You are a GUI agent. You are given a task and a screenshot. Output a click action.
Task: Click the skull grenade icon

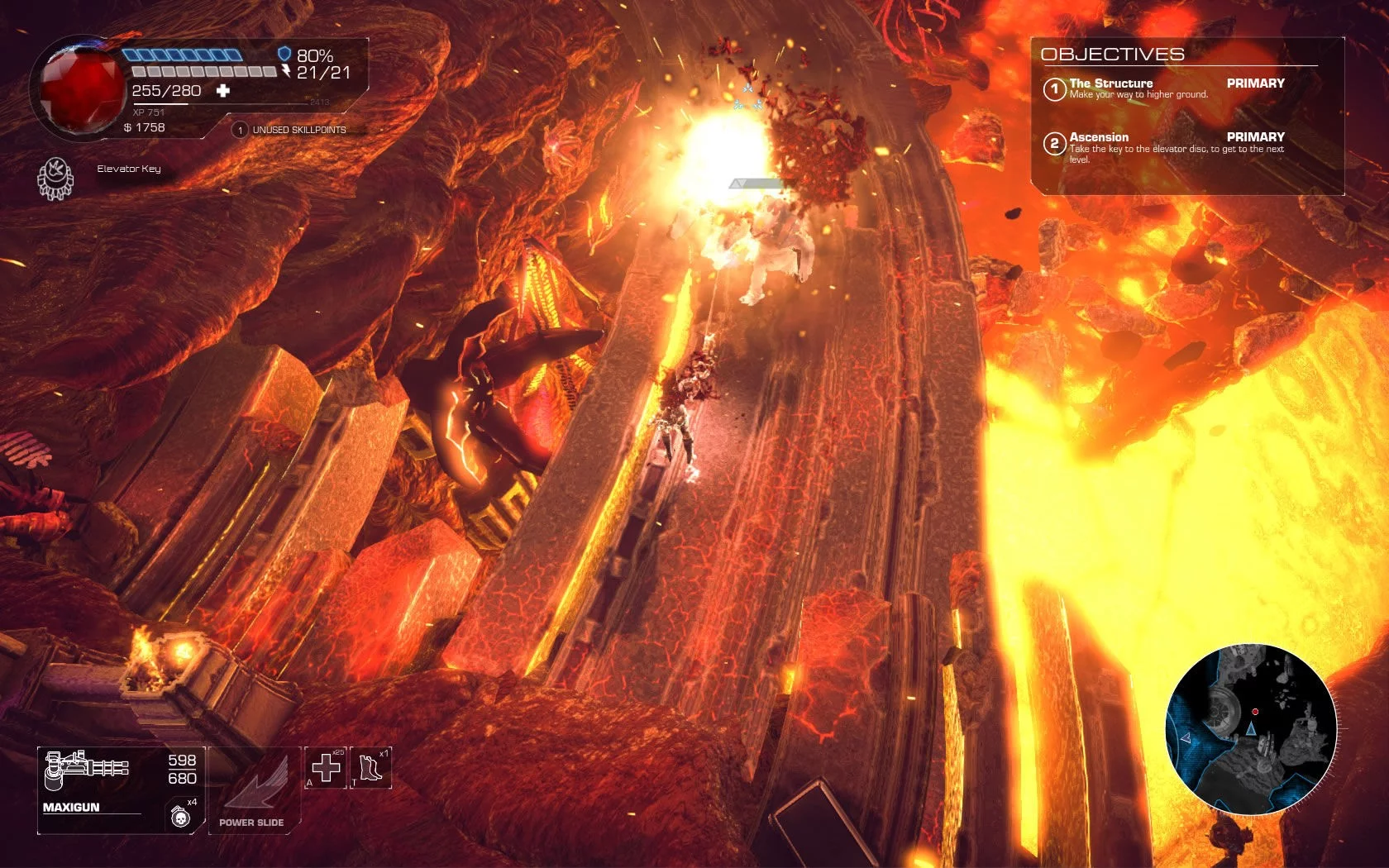pyautogui.click(x=180, y=817)
